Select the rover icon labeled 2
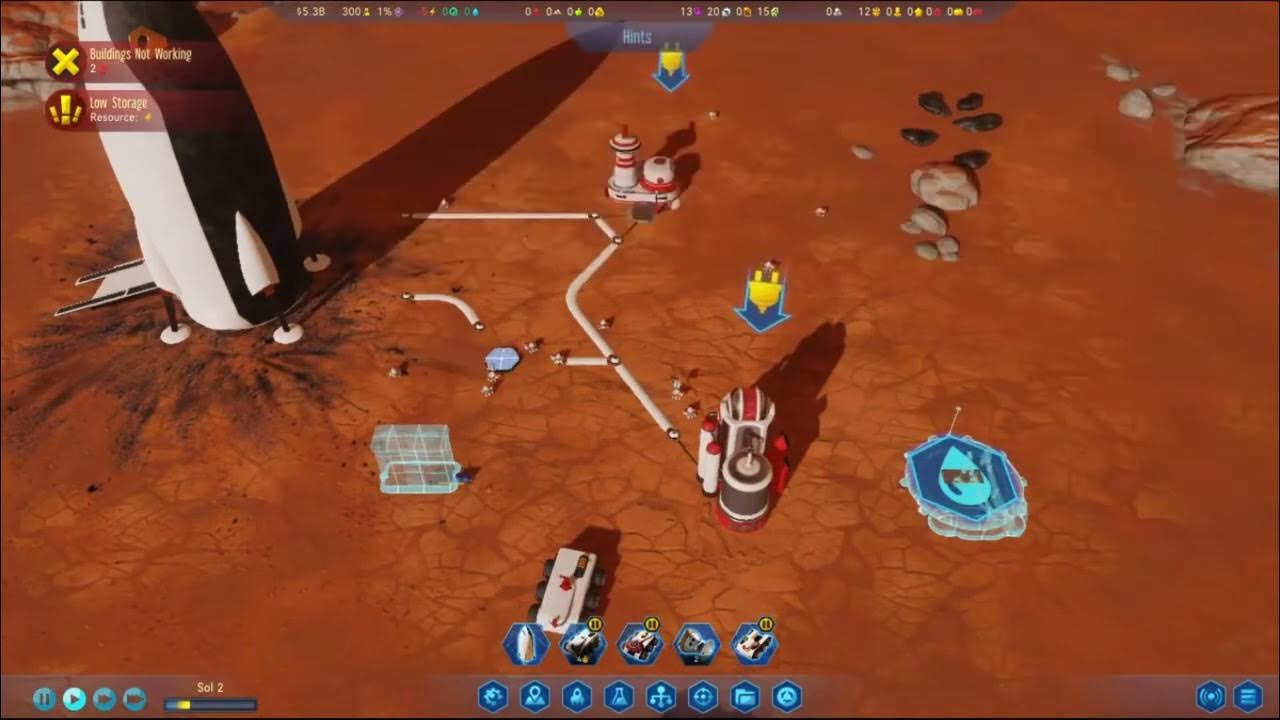The width and height of the screenshot is (1280, 720). point(696,645)
